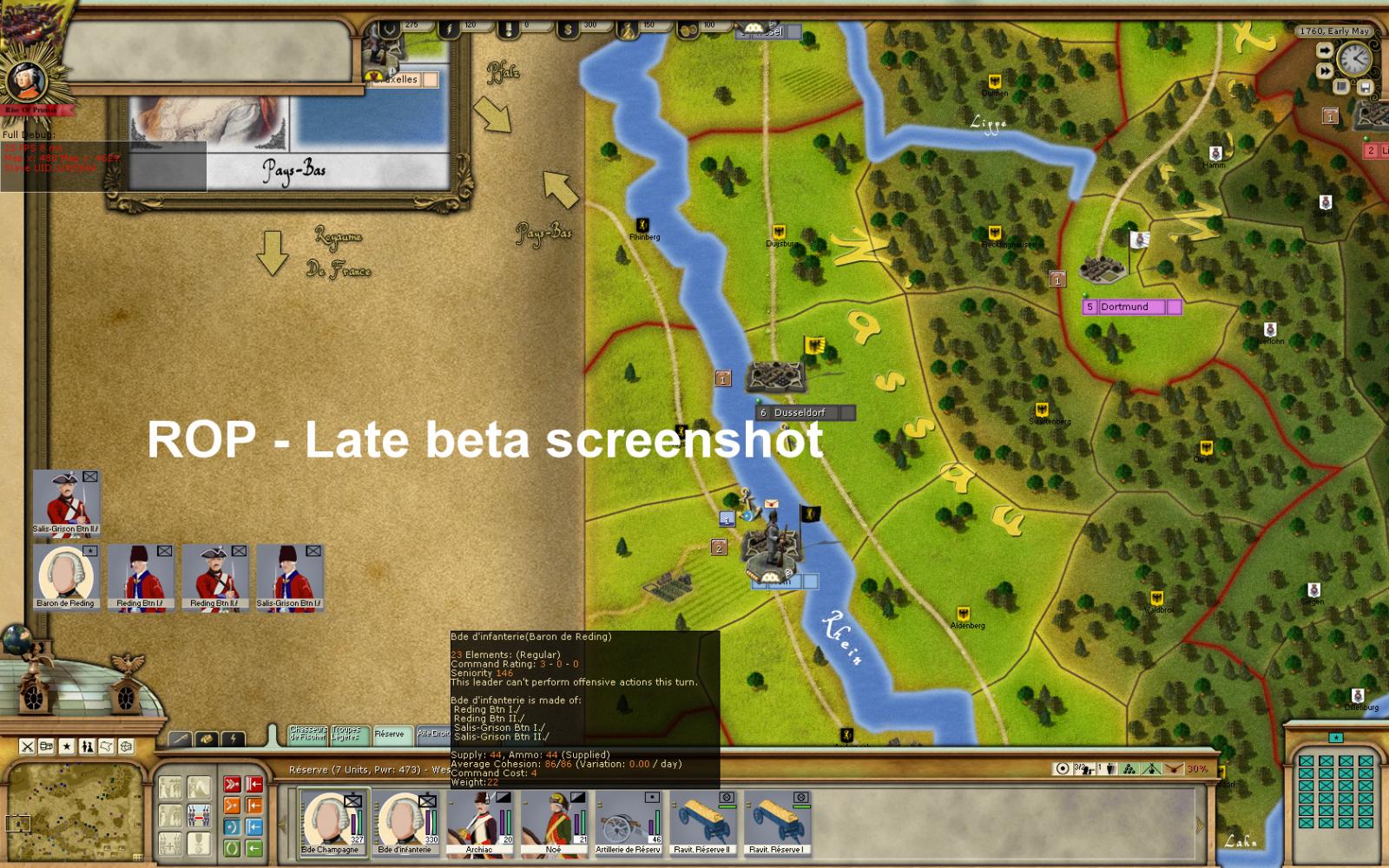Screen dimensions: 1389x868
Task: Select the Bde d'infanterie unit card
Action: point(406,822)
